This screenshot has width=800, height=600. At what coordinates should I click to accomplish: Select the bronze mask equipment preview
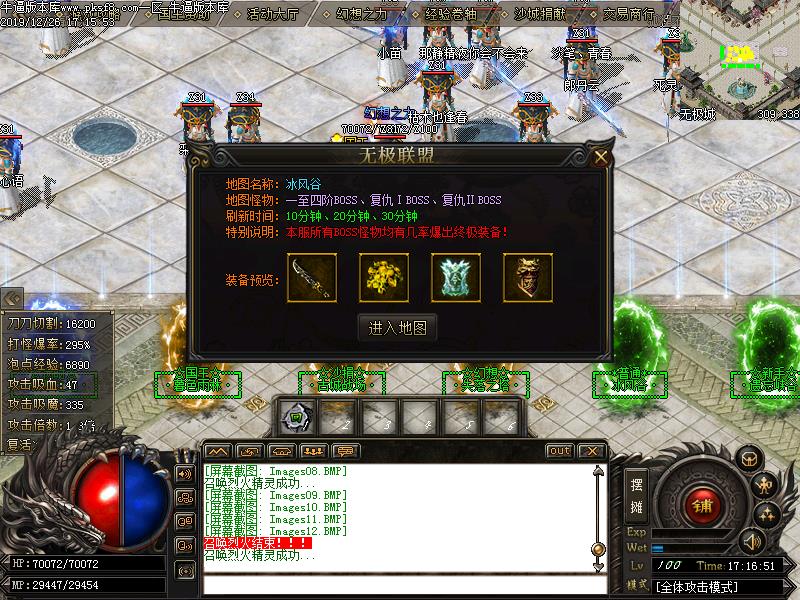pos(528,278)
